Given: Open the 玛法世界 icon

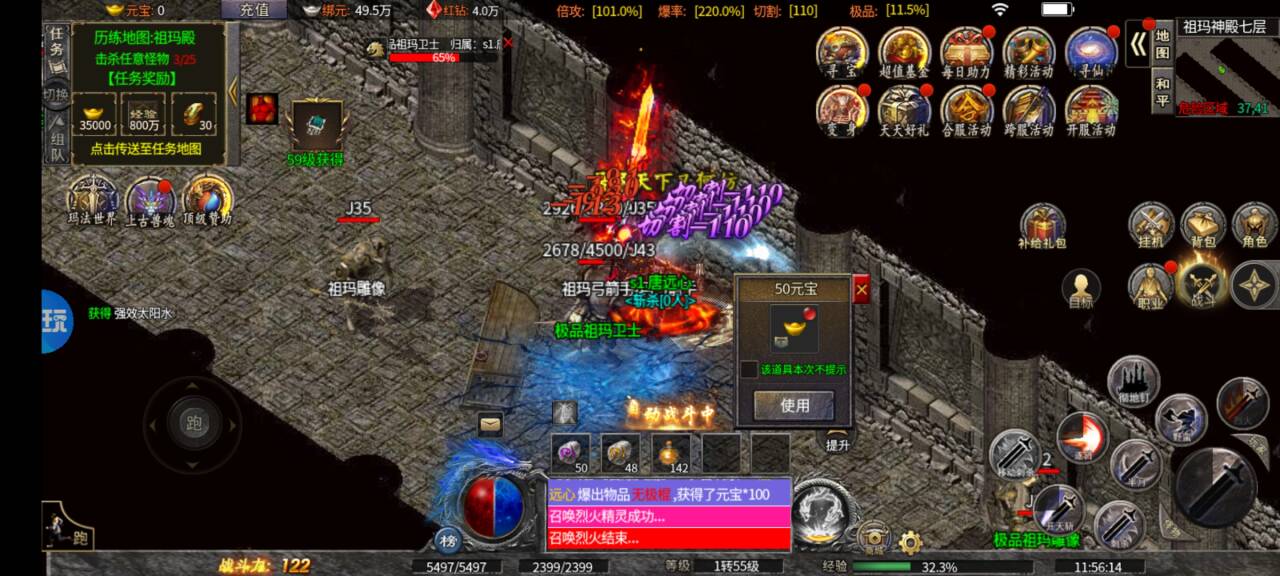Looking at the screenshot, I should point(92,199).
